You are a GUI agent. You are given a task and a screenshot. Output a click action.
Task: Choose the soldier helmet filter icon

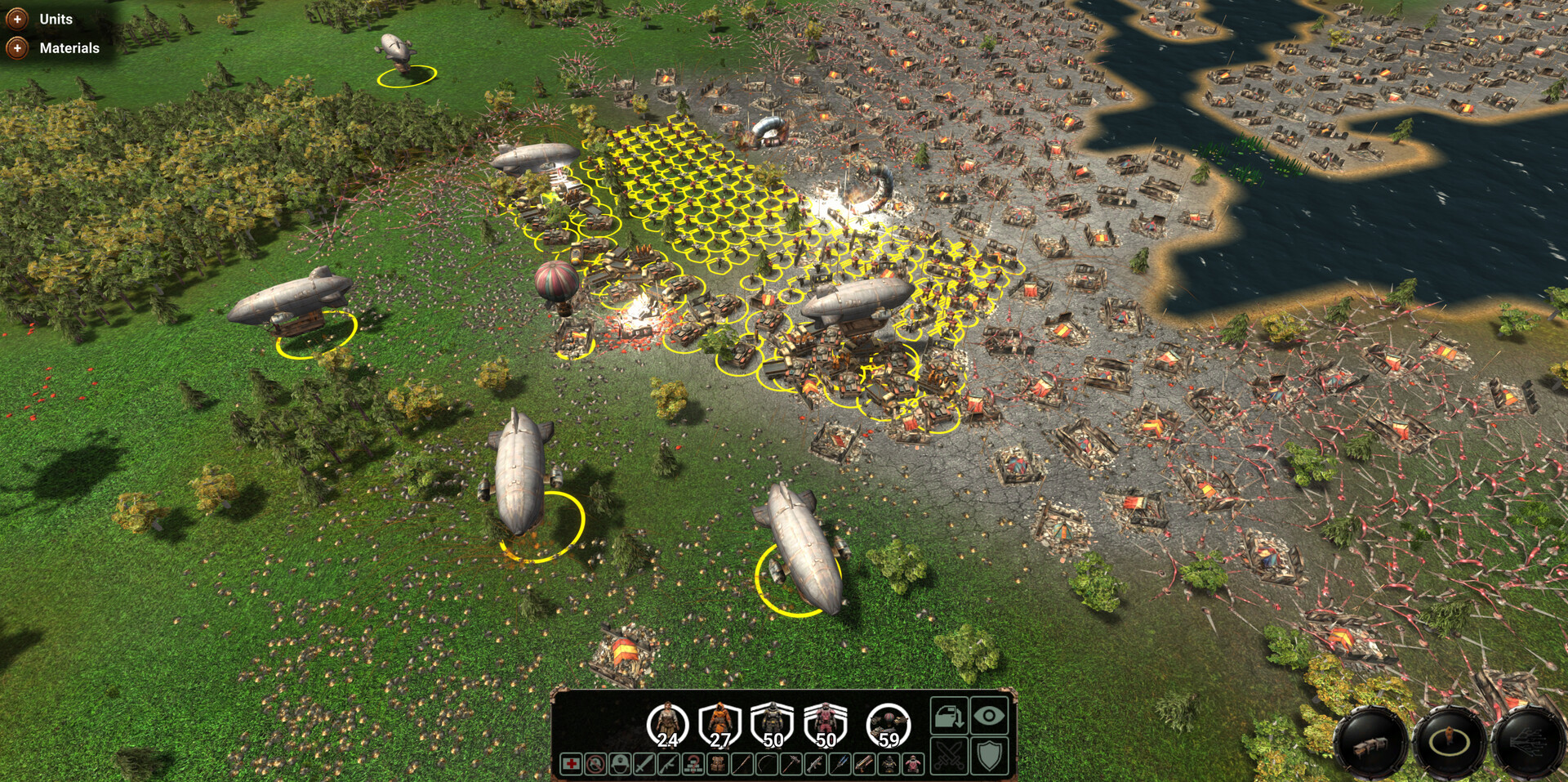click(x=620, y=765)
